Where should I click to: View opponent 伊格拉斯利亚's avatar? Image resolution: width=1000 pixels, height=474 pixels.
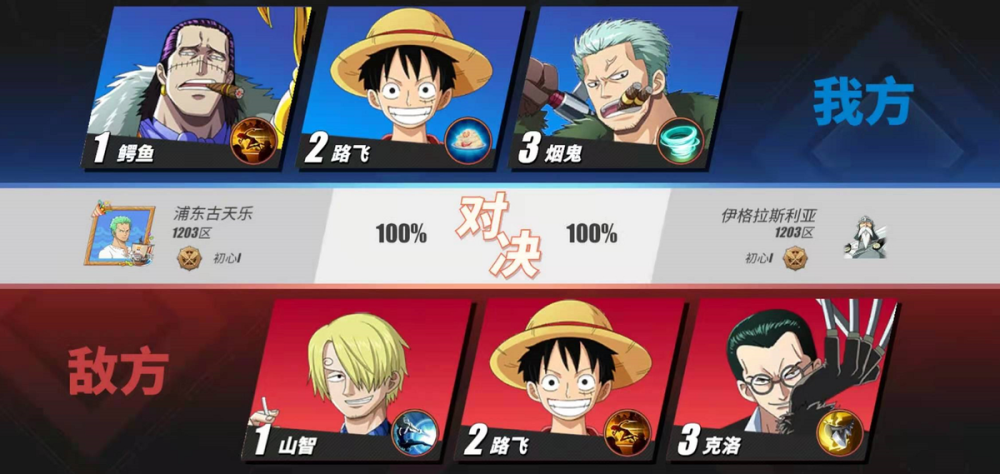(865, 237)
